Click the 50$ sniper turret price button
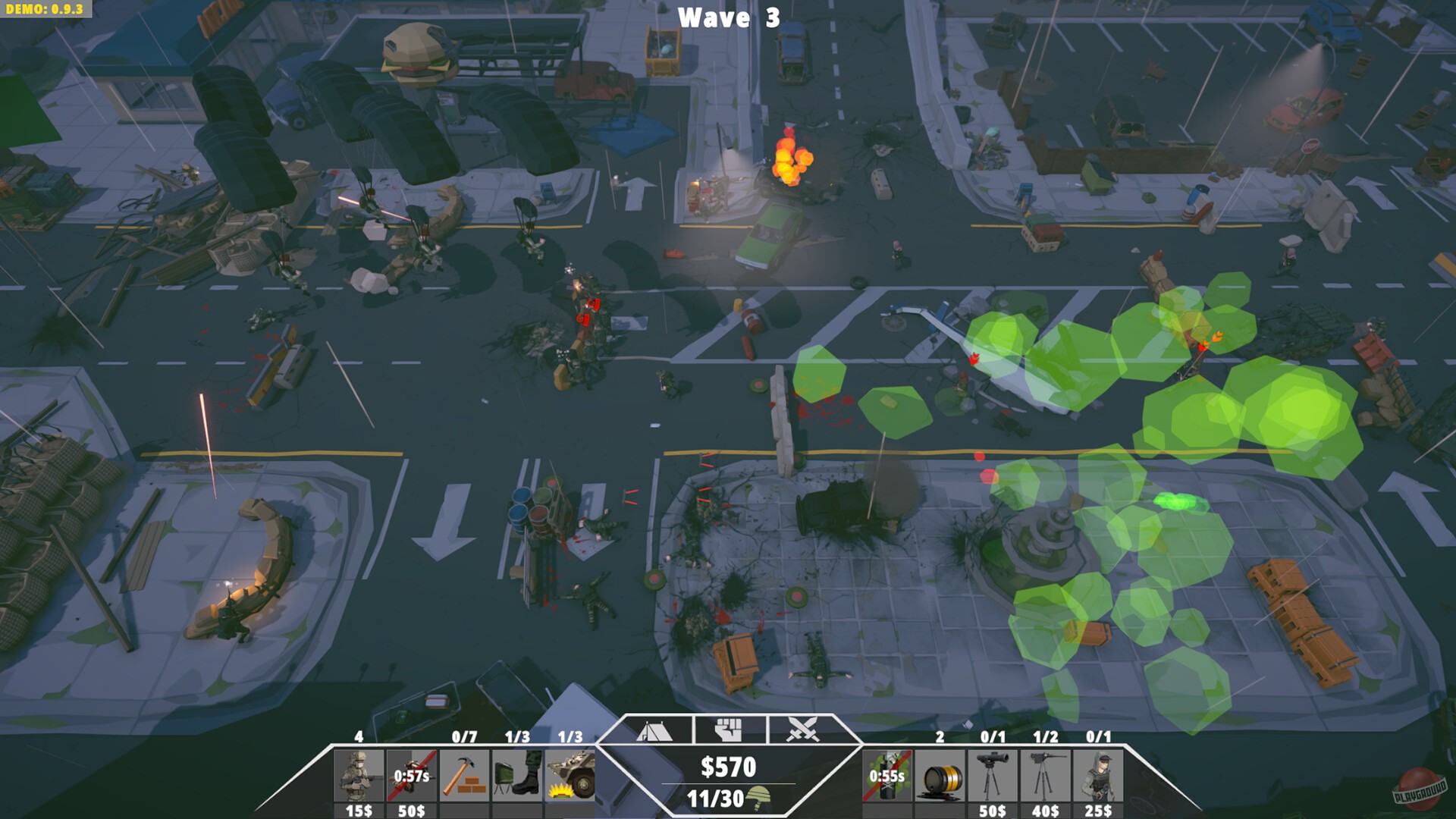The width and height of the screenshot is (1456, 819). (993, 810)
